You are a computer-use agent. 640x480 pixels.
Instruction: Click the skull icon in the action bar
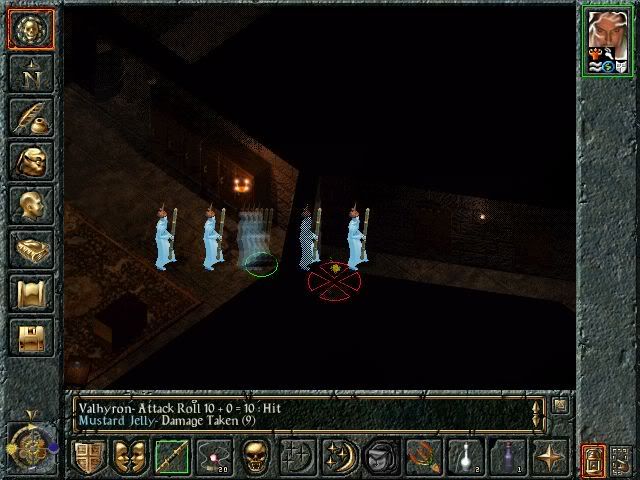[x=254, y=457]
